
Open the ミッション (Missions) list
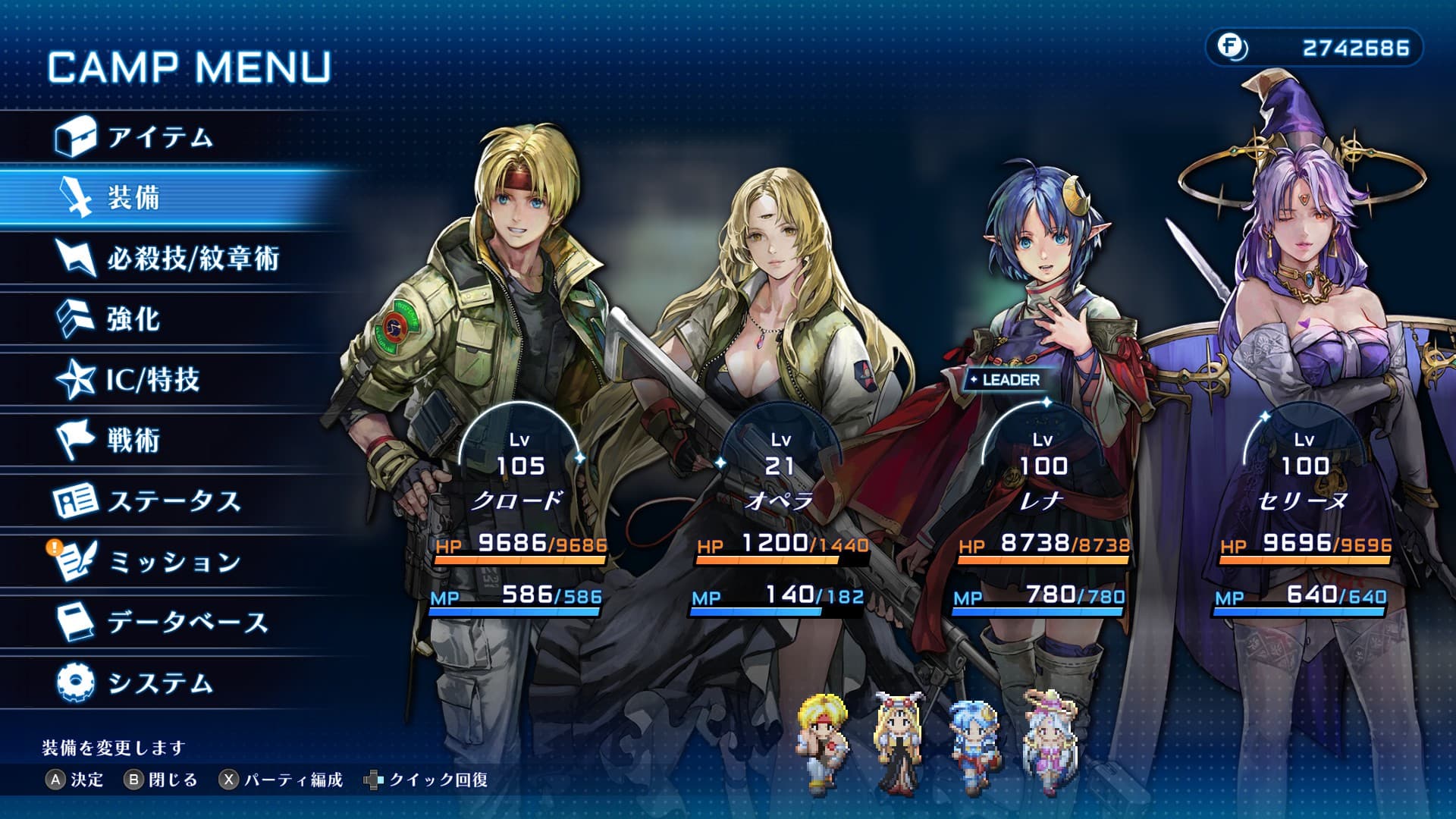(x=174, y=562)
